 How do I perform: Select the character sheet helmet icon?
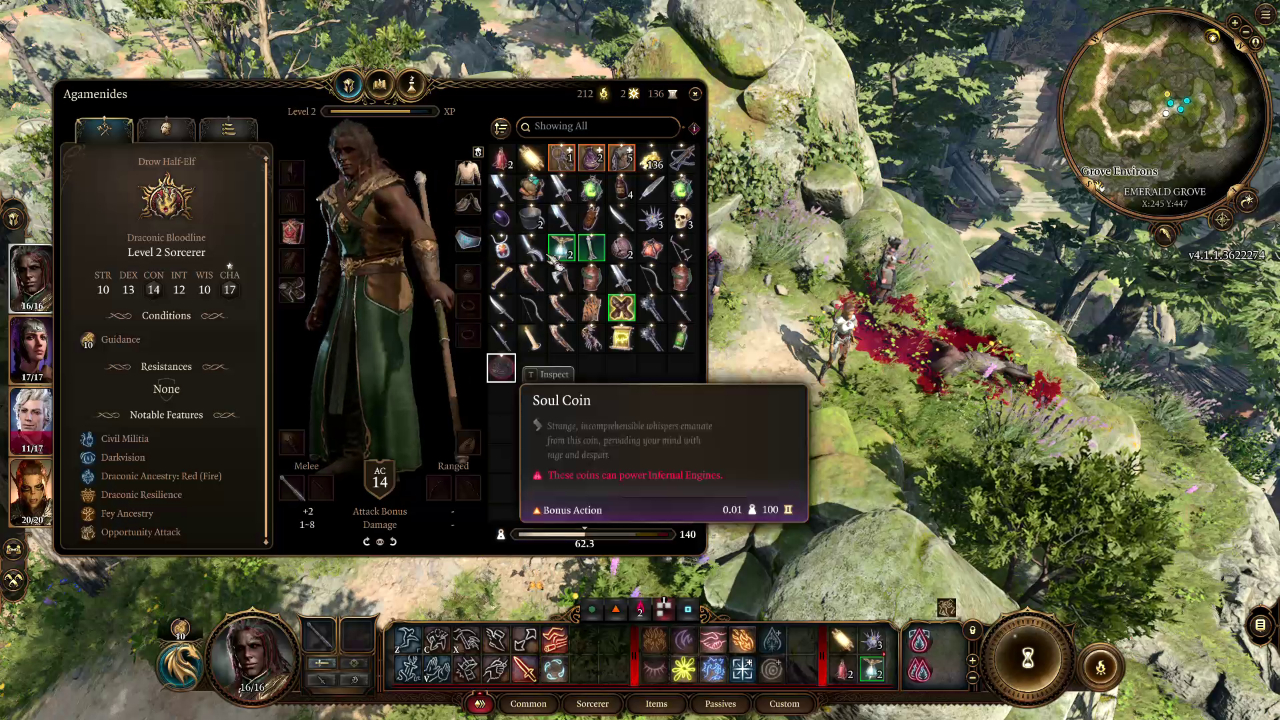[347, 84]
